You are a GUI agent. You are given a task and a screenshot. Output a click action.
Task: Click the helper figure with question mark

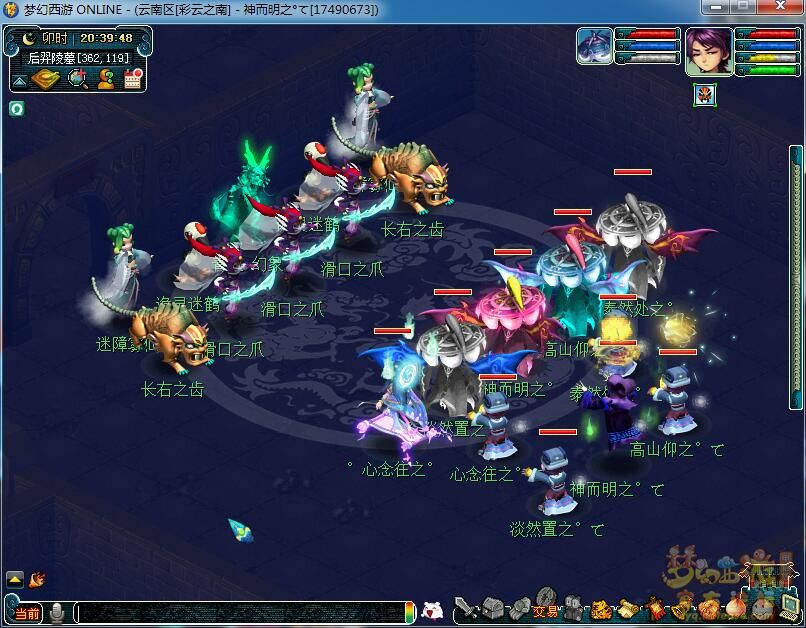coord(104,79)
